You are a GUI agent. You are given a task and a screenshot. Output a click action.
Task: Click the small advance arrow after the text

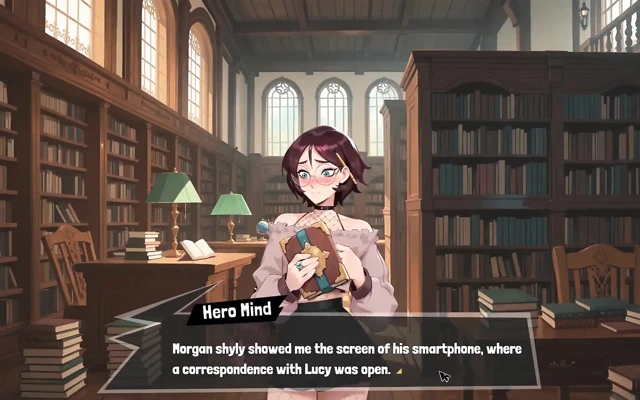click(x=399, y=371)
